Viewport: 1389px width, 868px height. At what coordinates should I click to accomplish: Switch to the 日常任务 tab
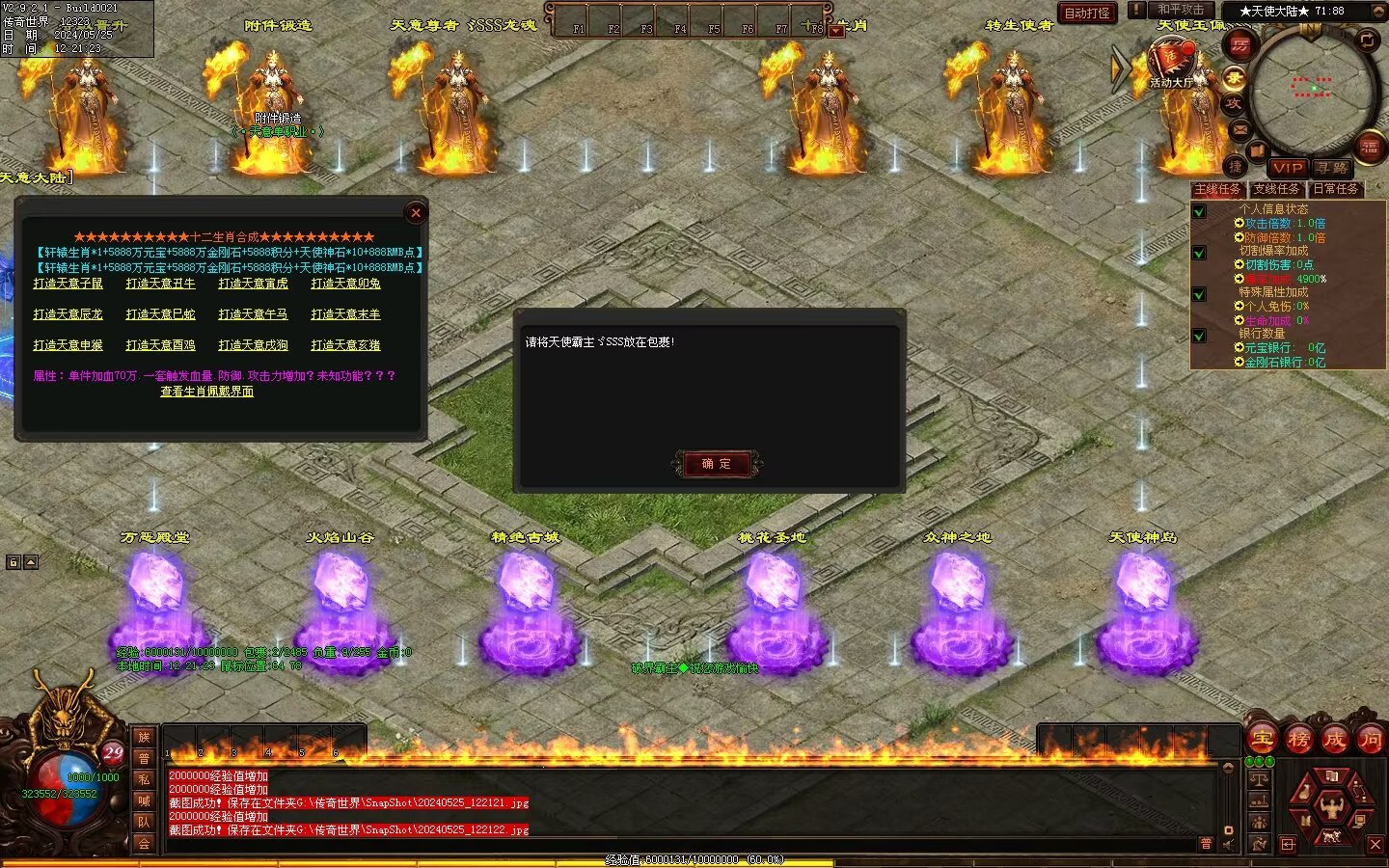[x=1335, y=189]
